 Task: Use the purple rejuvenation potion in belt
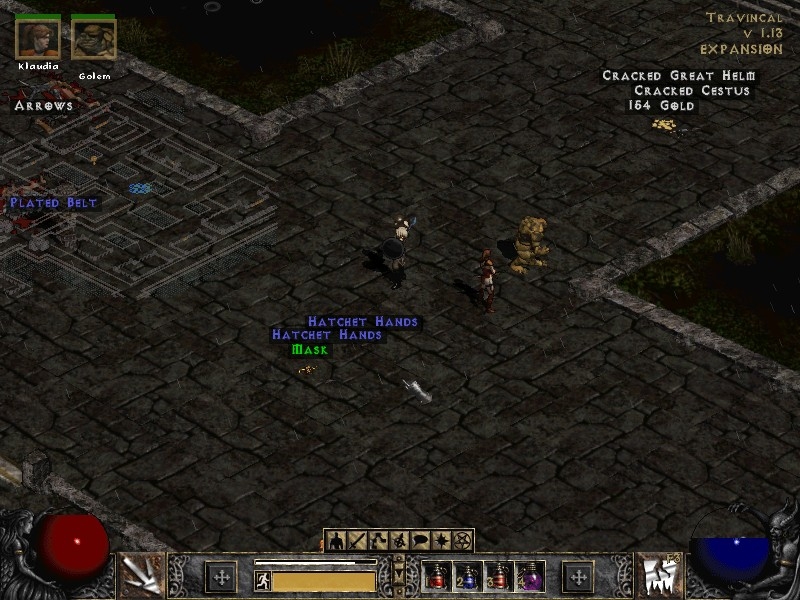coord(529,577)
